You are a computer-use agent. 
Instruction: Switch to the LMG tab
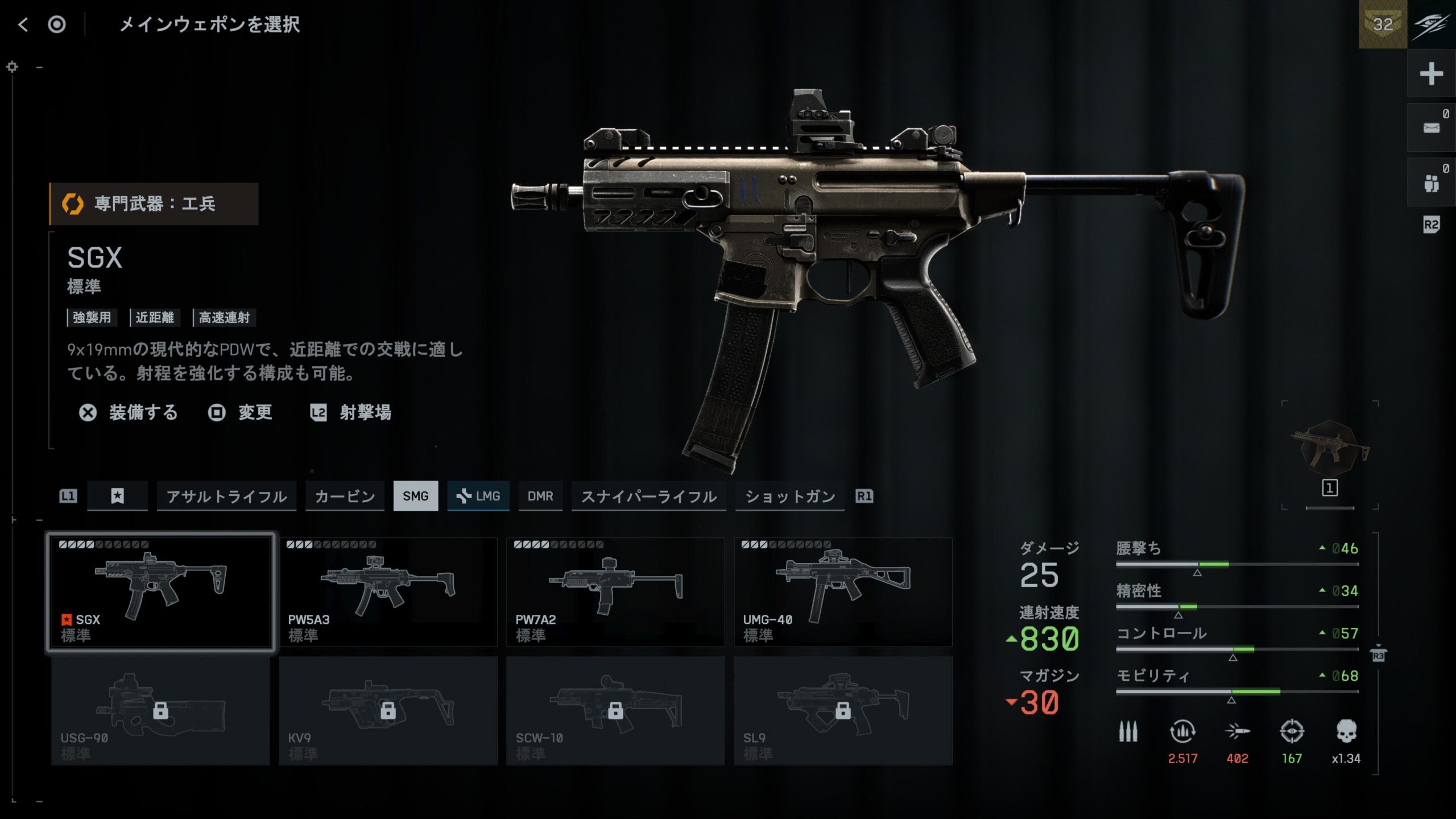point(478,496)
